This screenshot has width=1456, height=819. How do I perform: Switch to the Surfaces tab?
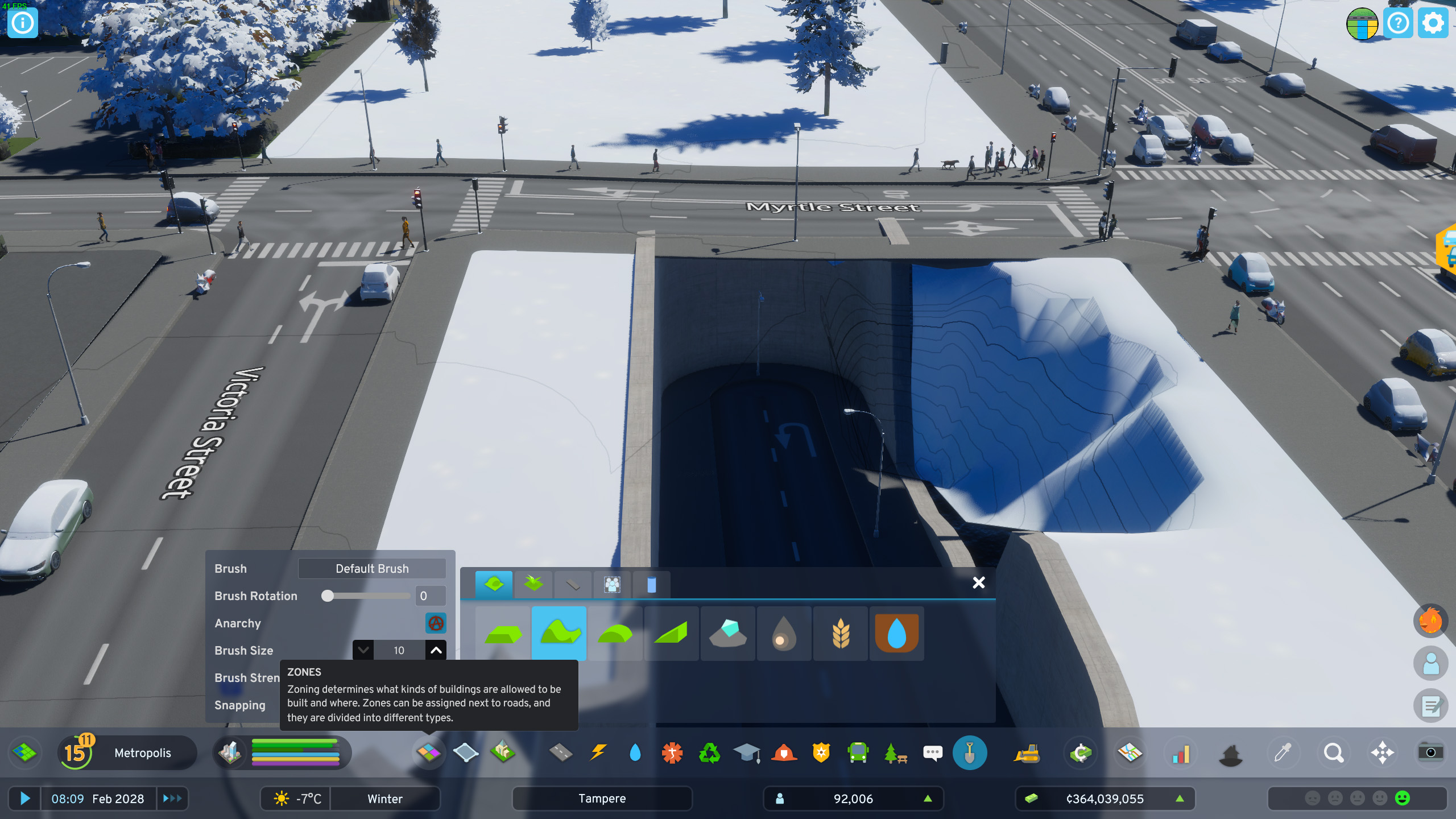point(572,584)
